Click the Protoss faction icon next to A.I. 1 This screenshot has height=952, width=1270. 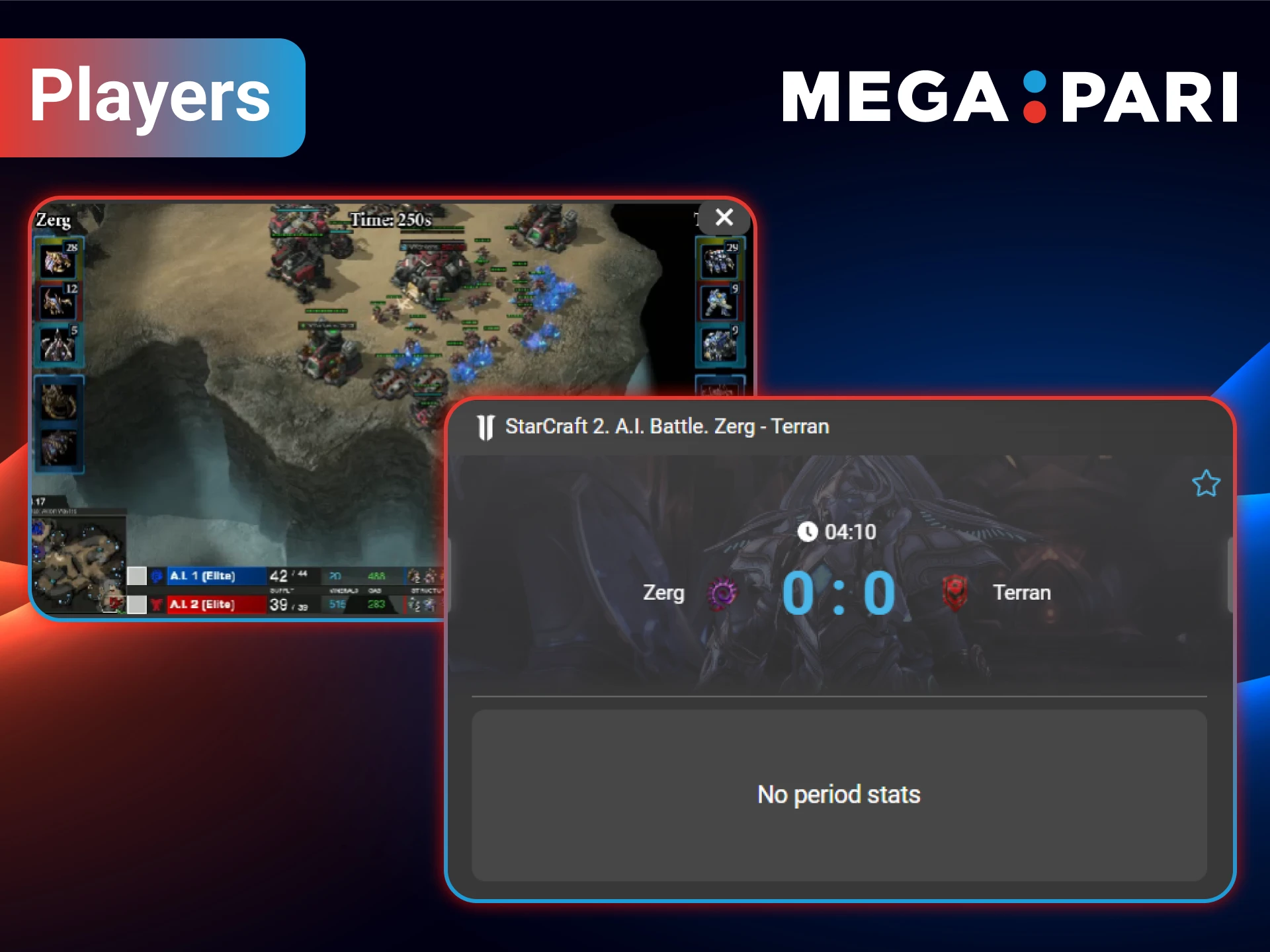[x=157, y=575]
